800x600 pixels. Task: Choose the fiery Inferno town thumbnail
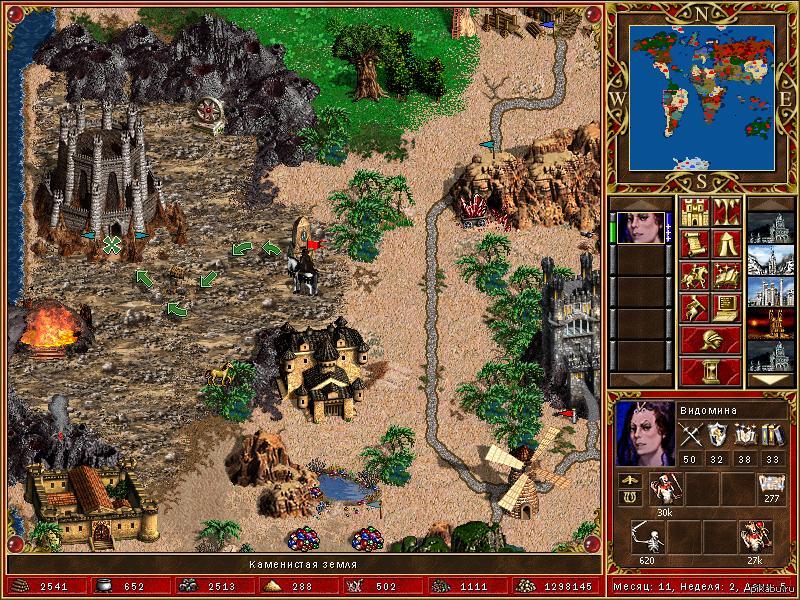(x=770, y=323)
